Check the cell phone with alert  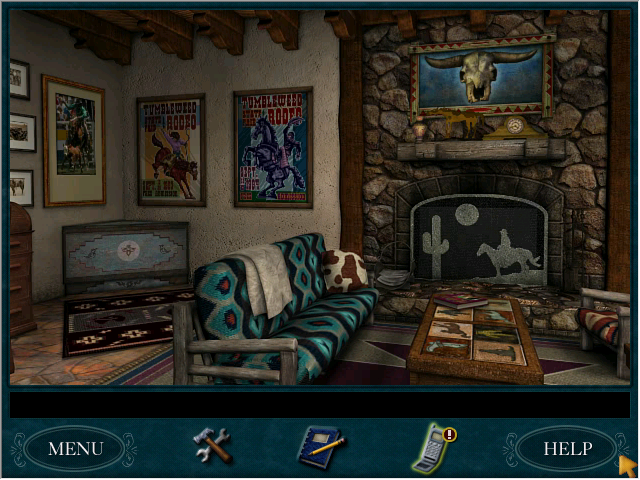[x=432, y=448]
